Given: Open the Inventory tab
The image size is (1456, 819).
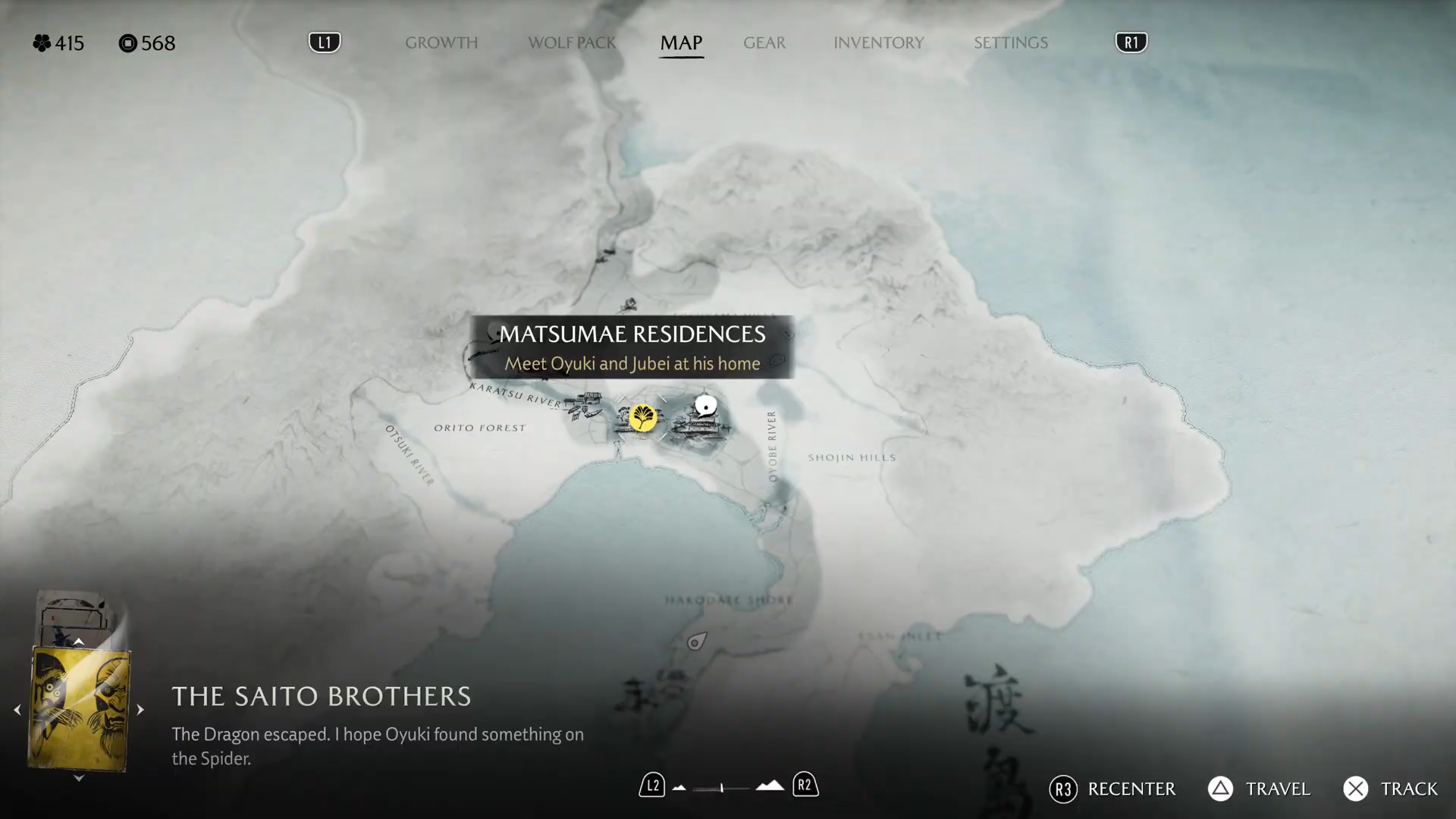Looking at the screenshot, I should click(878, 43).
